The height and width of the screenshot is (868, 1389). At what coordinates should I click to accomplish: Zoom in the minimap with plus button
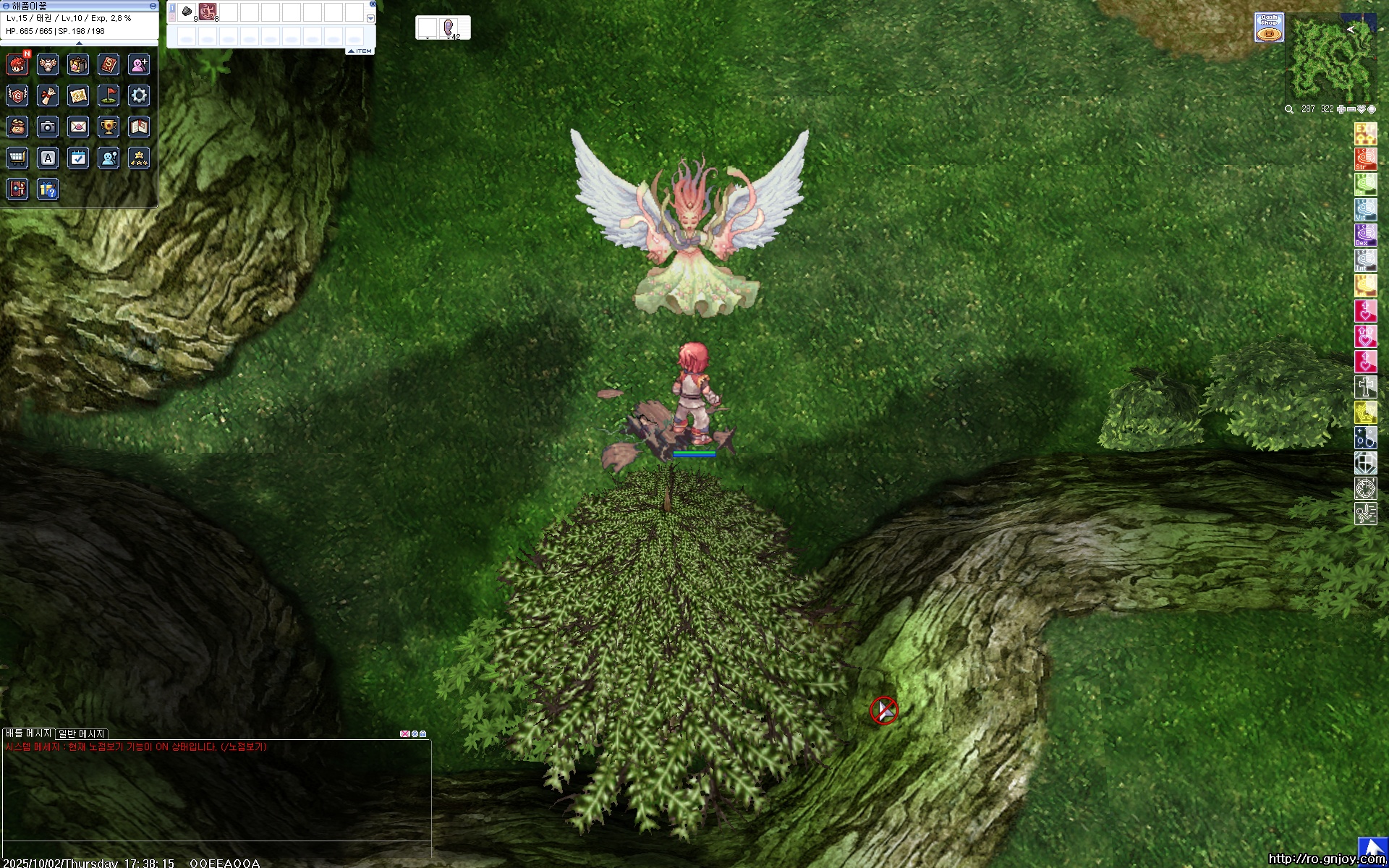click(1341, 109)
